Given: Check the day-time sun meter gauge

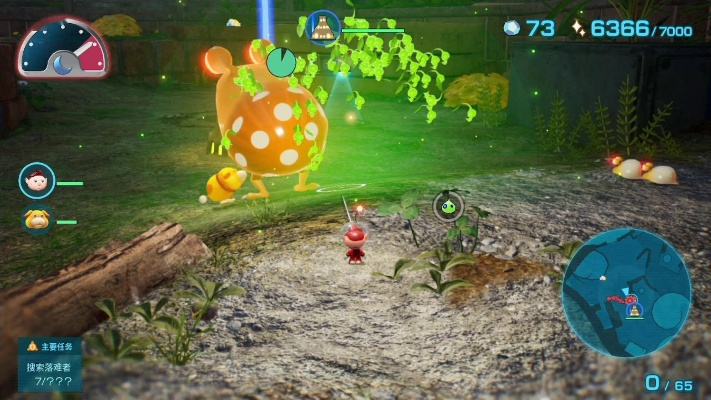Looking at the screenshot, I should pyautogui.click(x=63, y=48).
